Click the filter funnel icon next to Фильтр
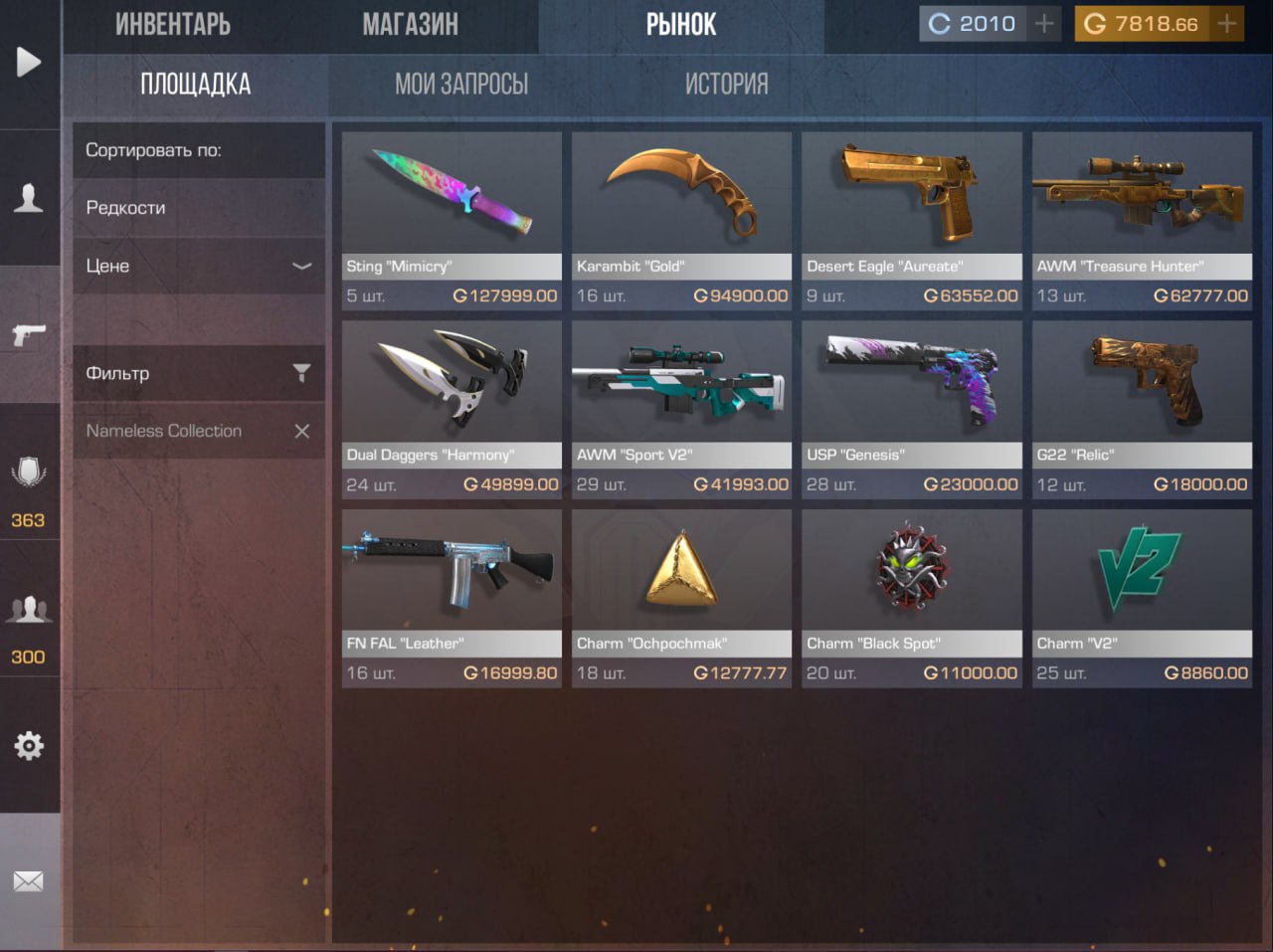Image resolution: width=1273 pixels, height=952 pixels. [x=301, y=373]
